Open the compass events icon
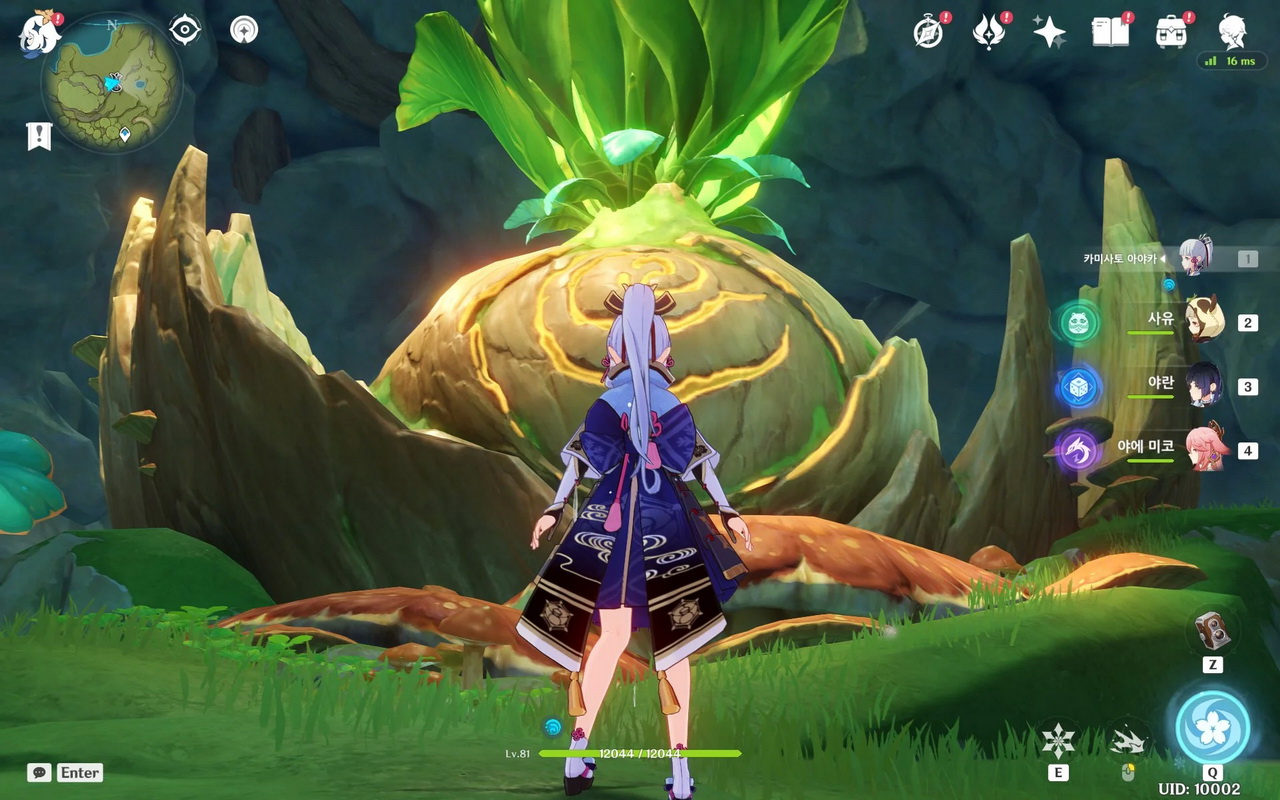 point(928,32)
